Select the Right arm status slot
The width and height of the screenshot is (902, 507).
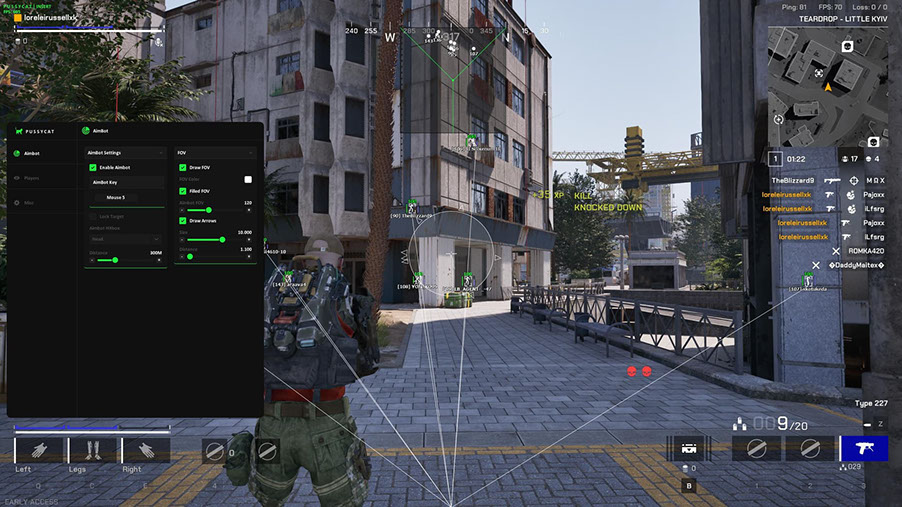pos(146,450)
